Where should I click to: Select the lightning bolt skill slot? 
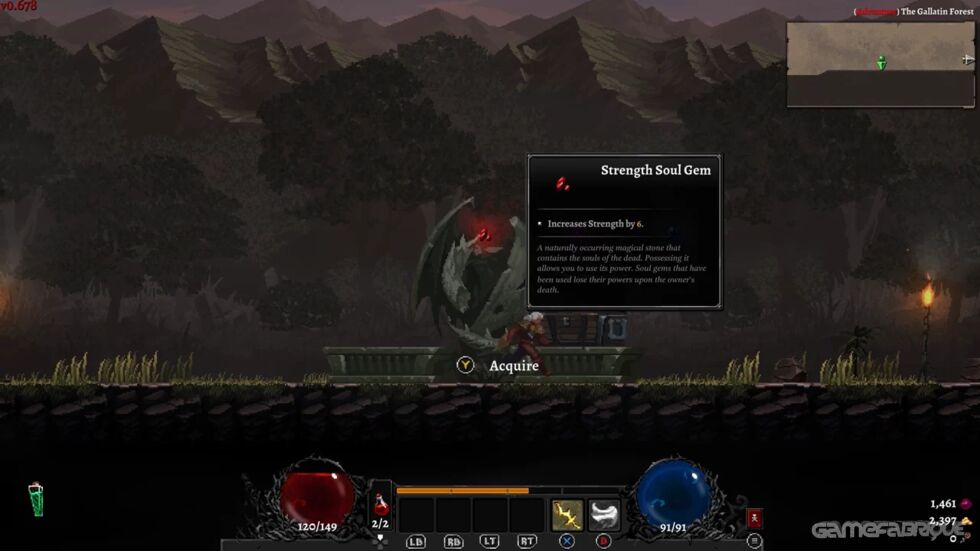pyautogui.click(x=567, y=515)
